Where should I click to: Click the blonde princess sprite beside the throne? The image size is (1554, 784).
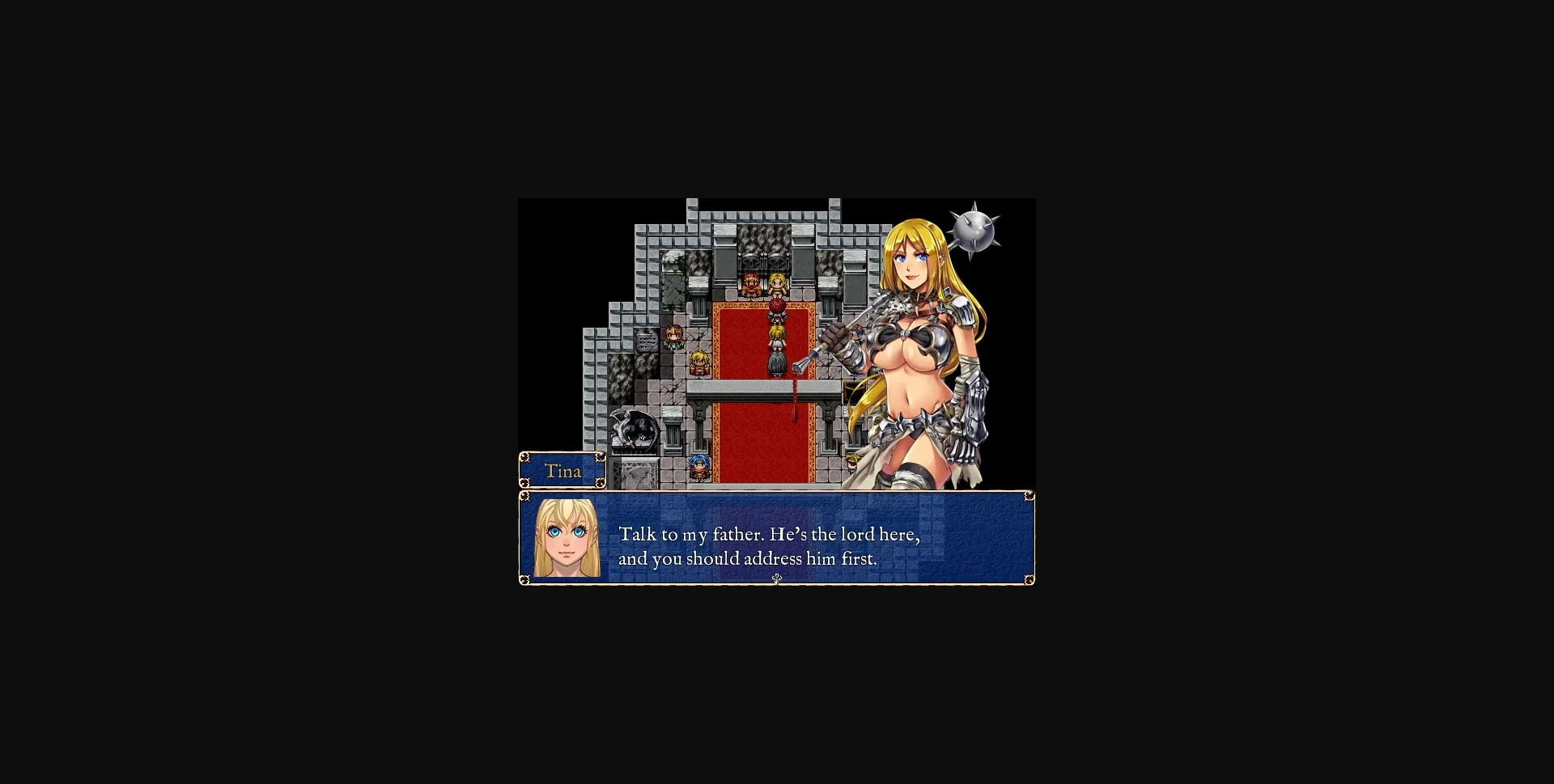(776, 285)
